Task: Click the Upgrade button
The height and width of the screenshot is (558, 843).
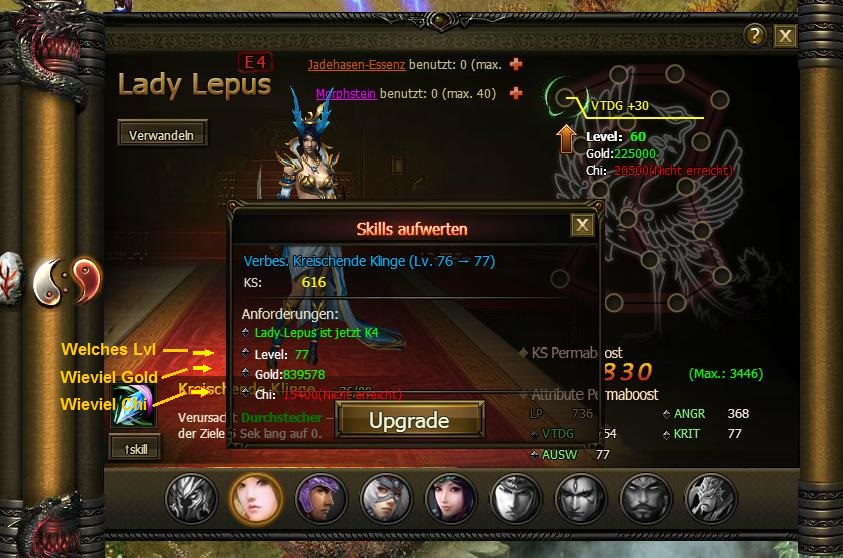Action: (x=409, y=421)
